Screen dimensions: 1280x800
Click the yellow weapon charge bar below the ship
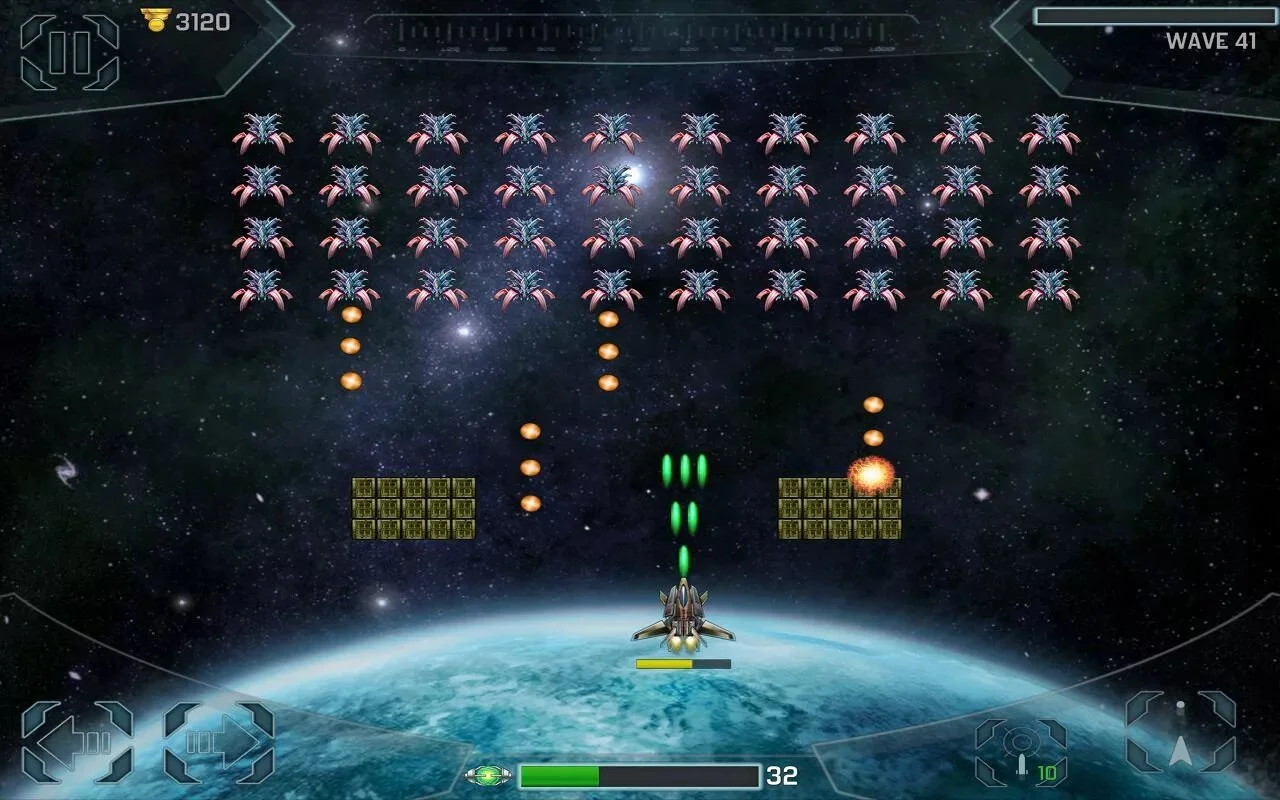[x=665, y=662]
